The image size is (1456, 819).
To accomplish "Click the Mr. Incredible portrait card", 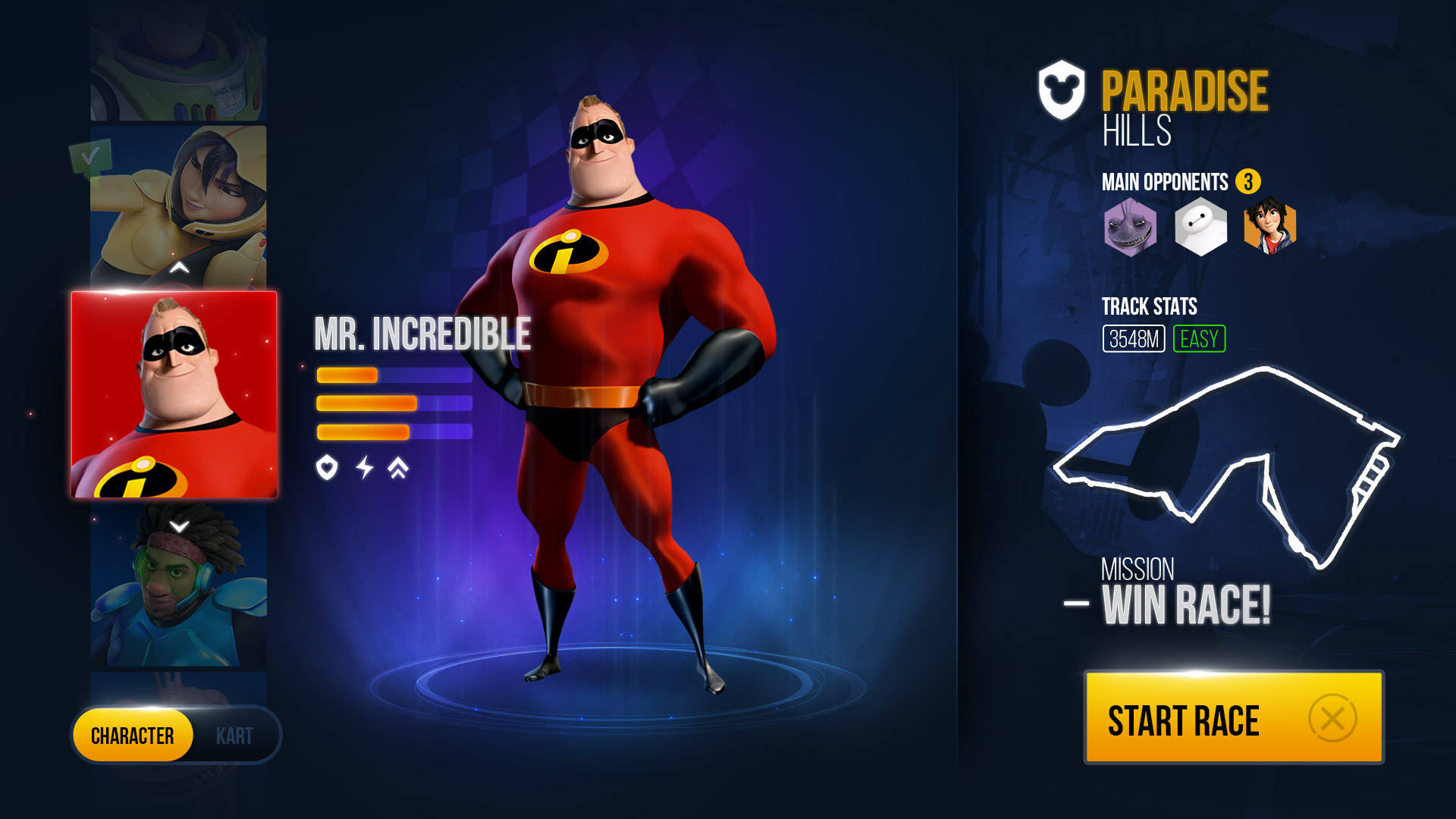I will [x=174, y=394].
